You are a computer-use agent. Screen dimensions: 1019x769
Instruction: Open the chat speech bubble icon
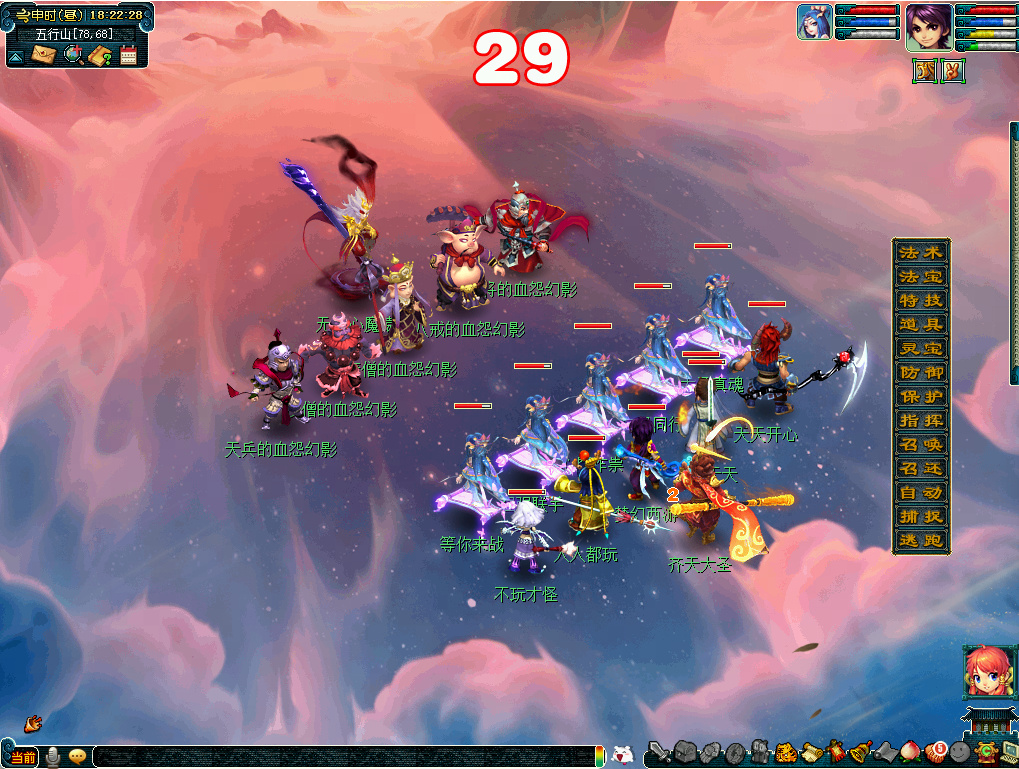point(77,757)
